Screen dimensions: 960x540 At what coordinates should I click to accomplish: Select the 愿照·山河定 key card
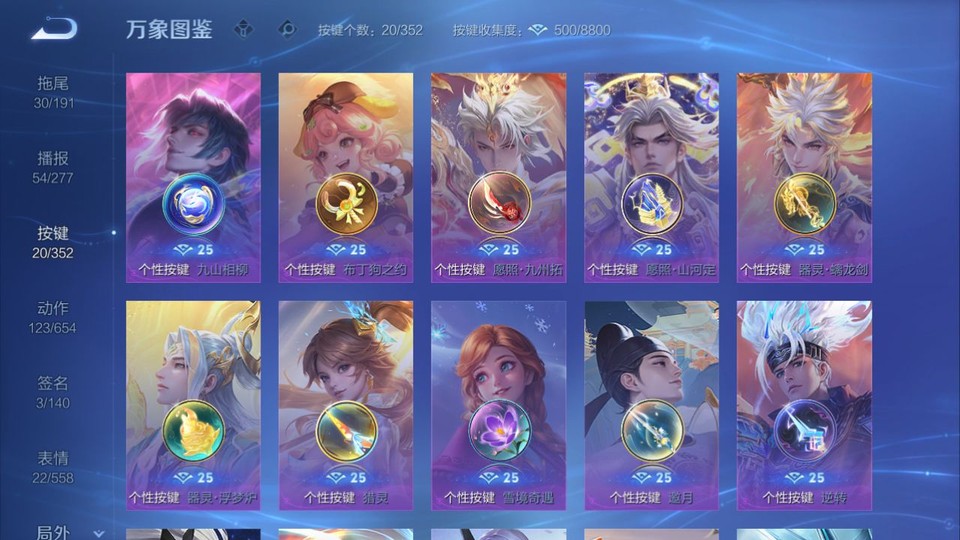click(651, 177)
